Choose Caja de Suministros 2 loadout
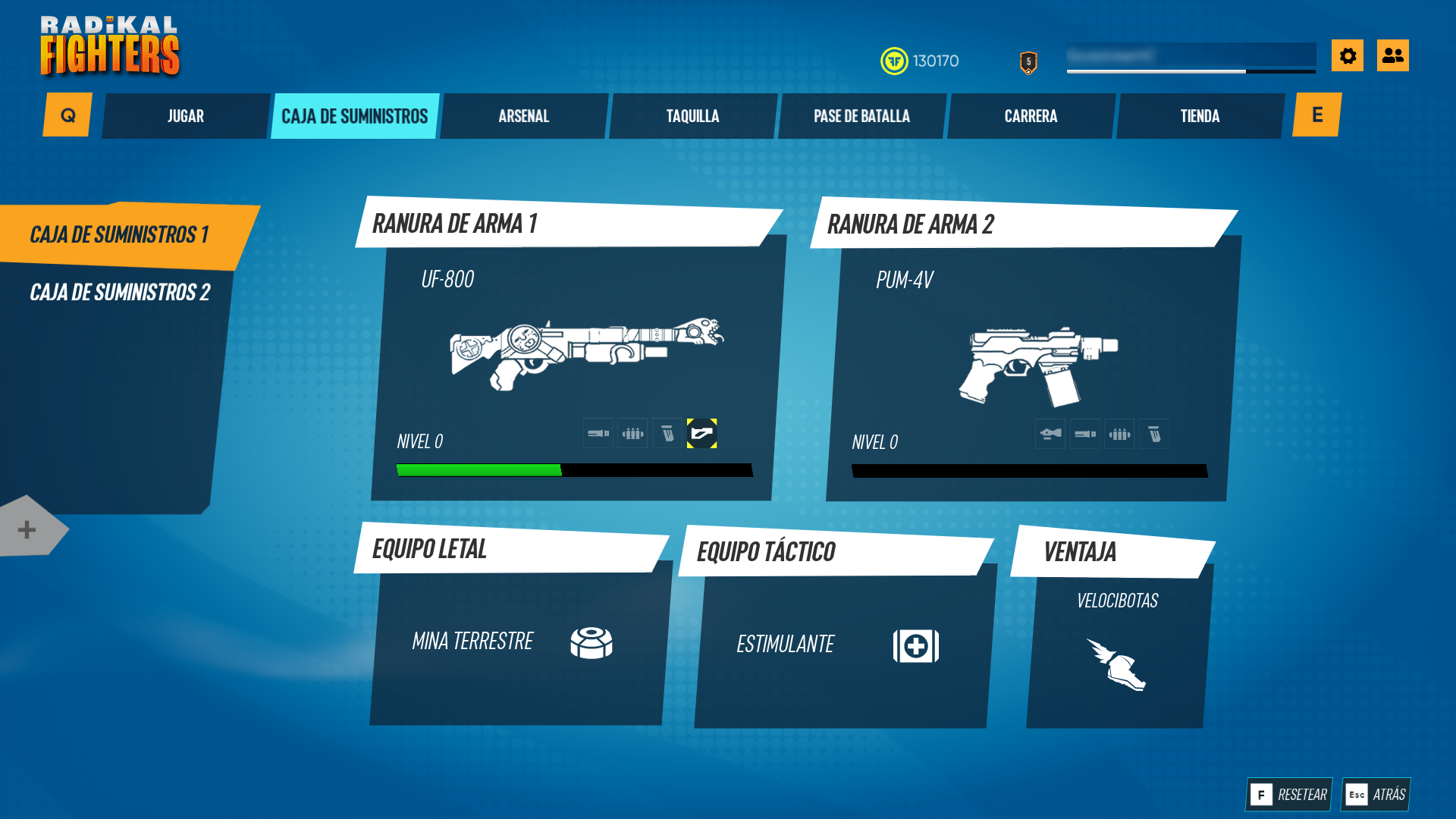Viewport: 1456px width, 819px height. (119, 293)
